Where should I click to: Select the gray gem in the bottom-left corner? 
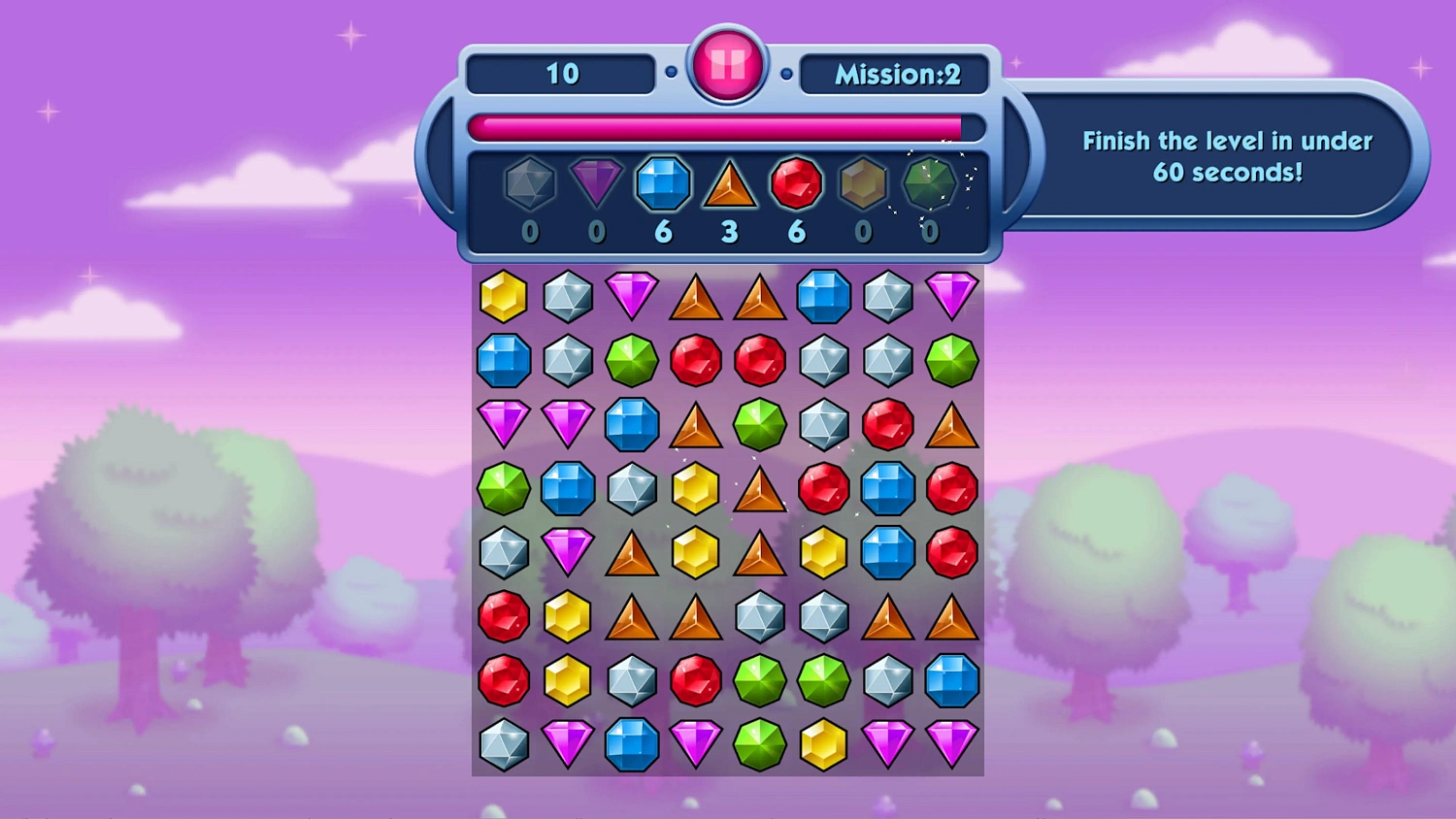click(x=503, y=743)
